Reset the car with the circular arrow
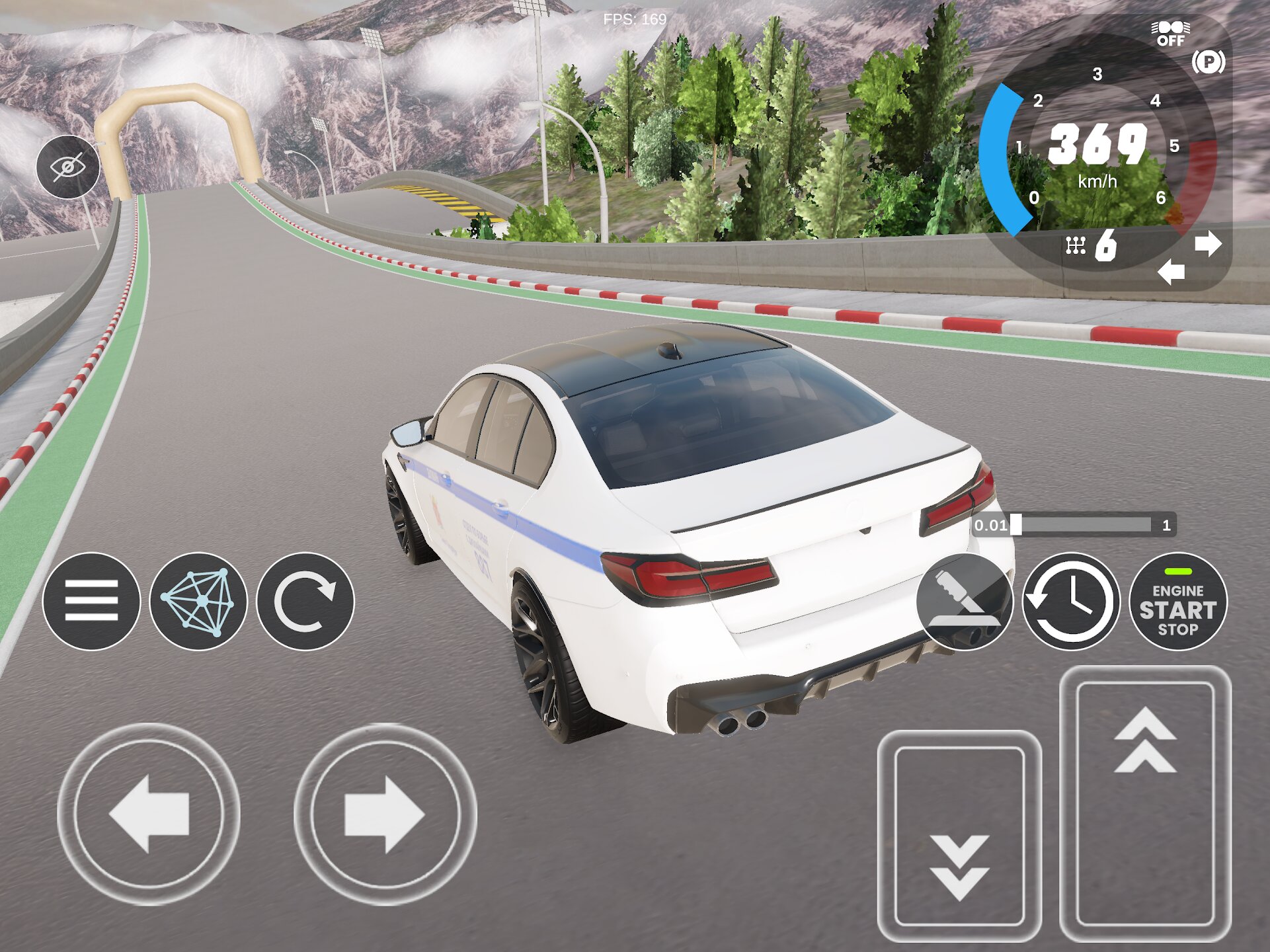Screen dimensions: 1270x952 tap(305, 601)
